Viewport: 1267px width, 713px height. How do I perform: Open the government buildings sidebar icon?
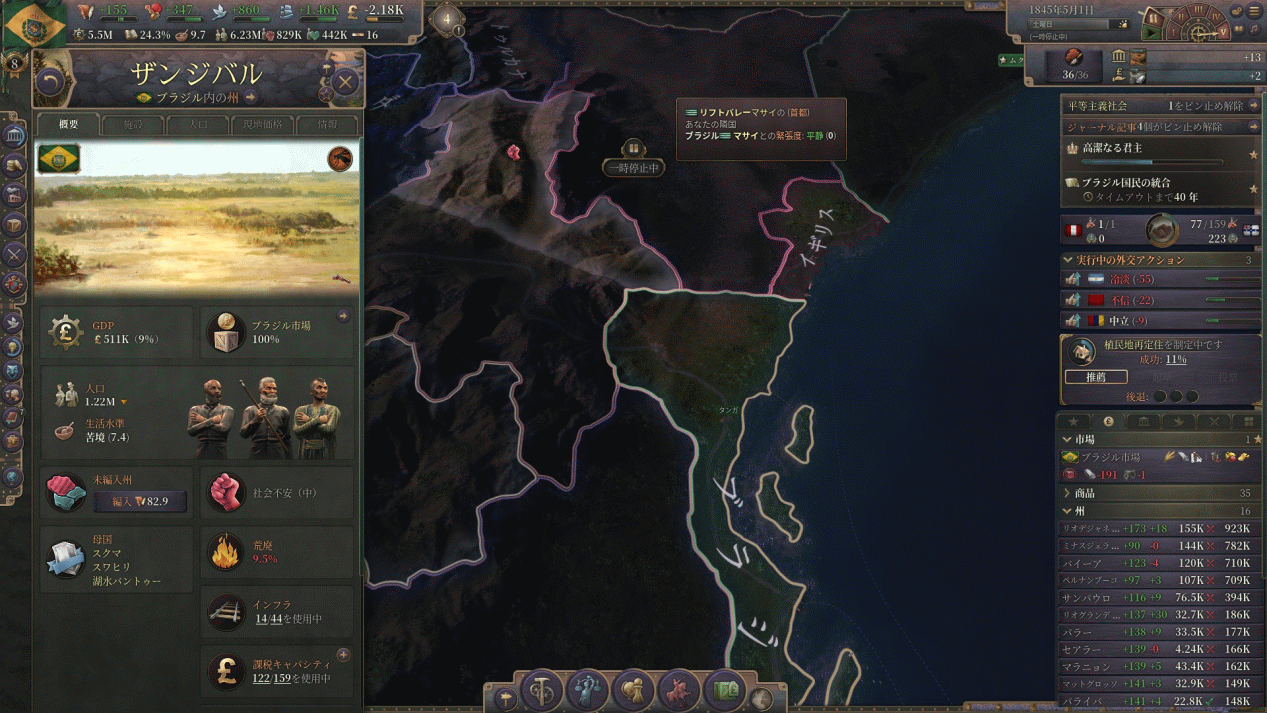click(x=14, y=135)
